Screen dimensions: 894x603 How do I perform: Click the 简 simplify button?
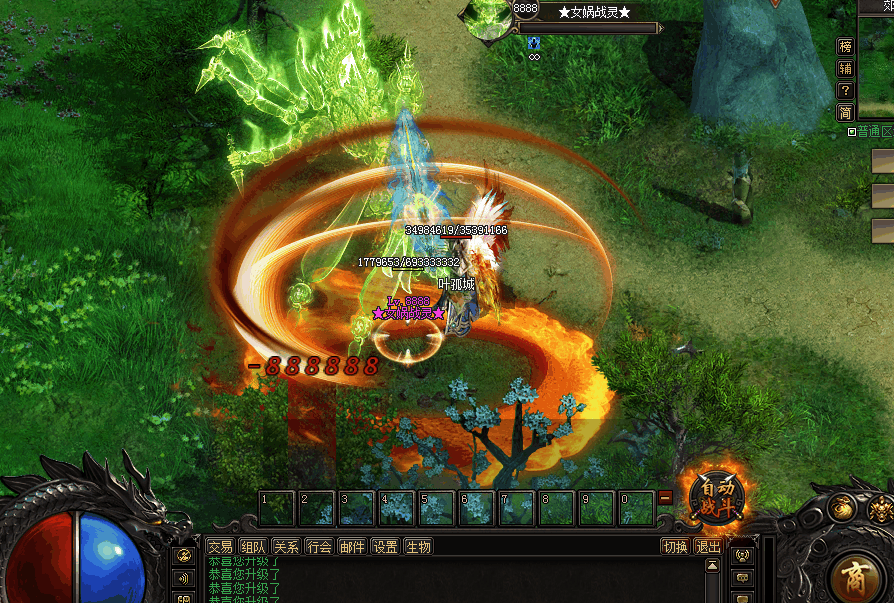(846, 112)
